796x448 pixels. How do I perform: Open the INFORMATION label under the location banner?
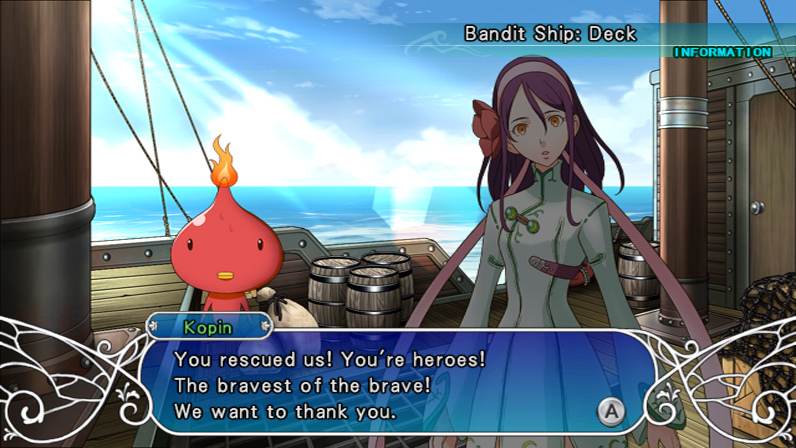coord(722,52)
